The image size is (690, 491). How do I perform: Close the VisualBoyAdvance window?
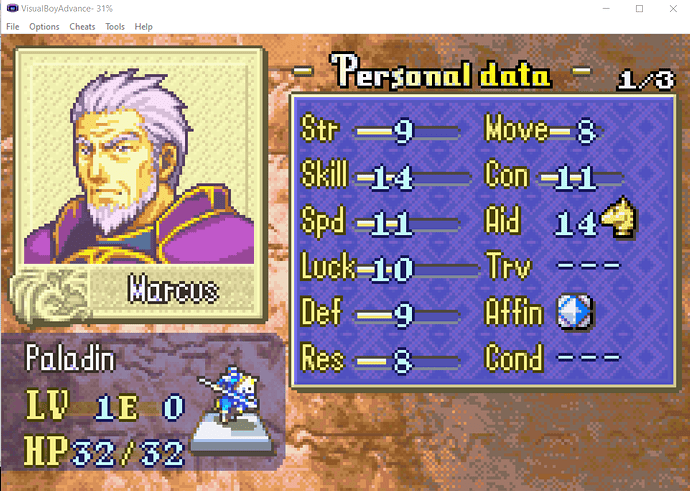(x=672, y=8)
